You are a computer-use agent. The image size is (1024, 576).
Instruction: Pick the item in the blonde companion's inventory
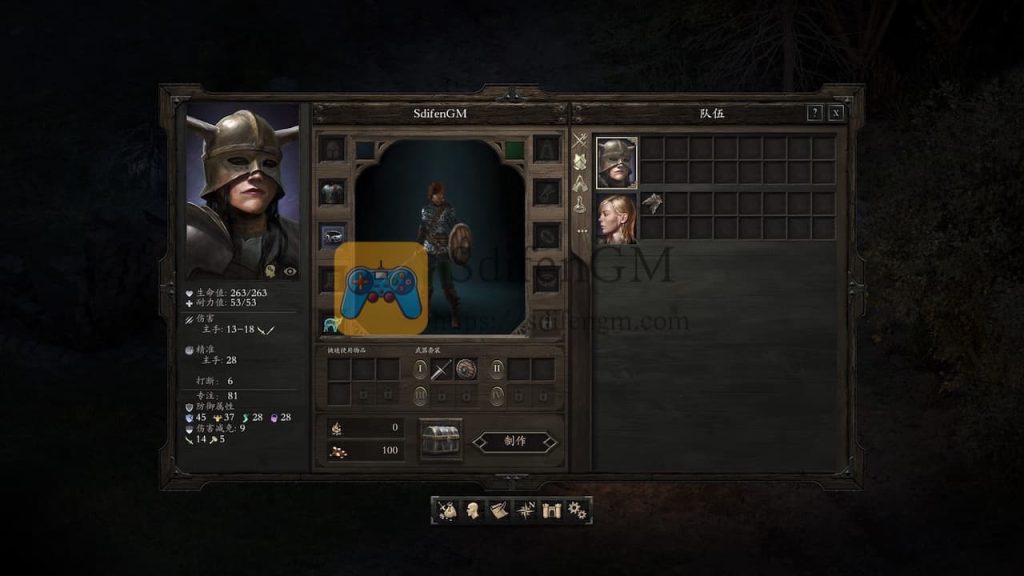652,204
